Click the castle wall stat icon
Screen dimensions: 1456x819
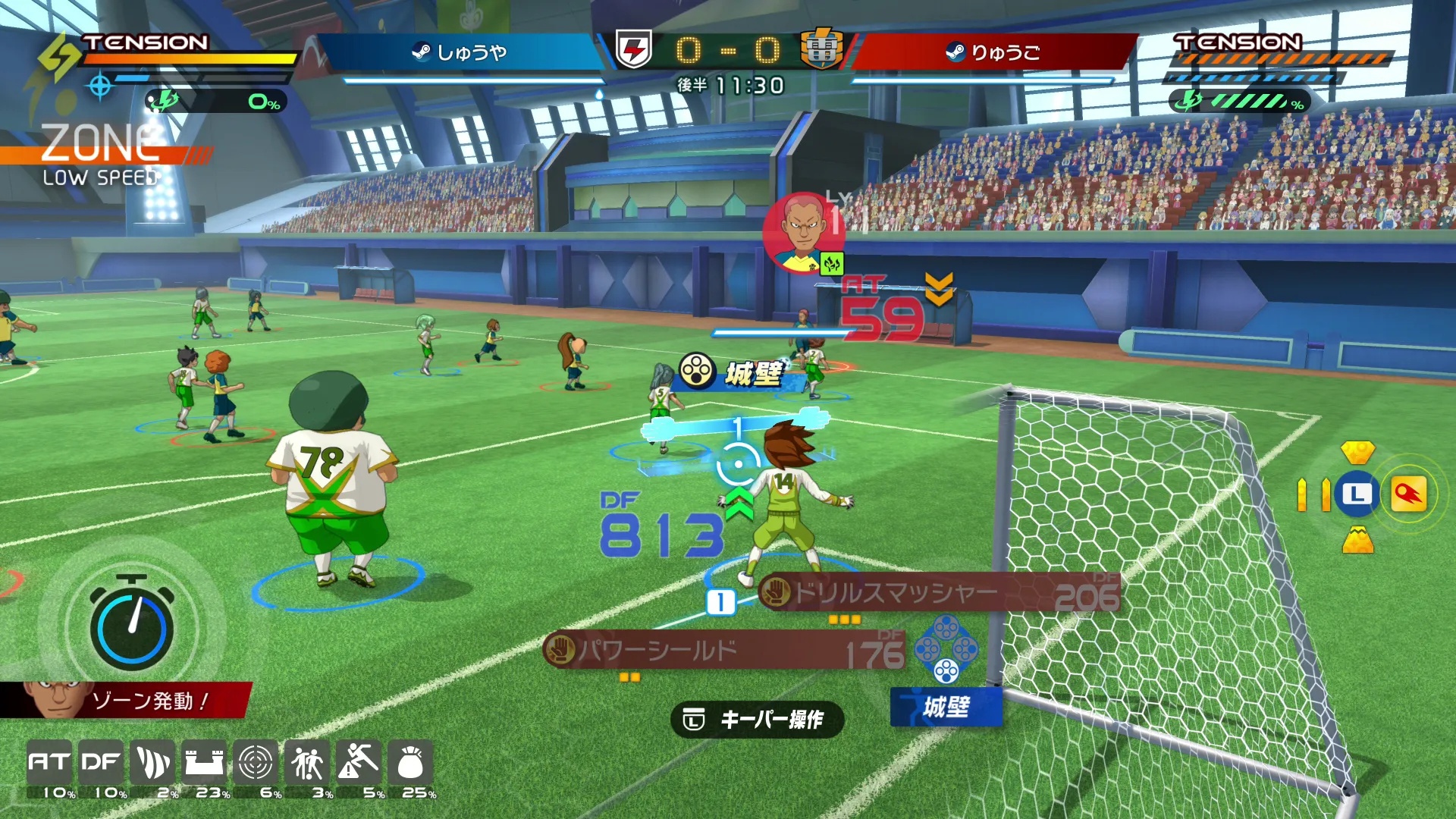click(x=205, y=762)
